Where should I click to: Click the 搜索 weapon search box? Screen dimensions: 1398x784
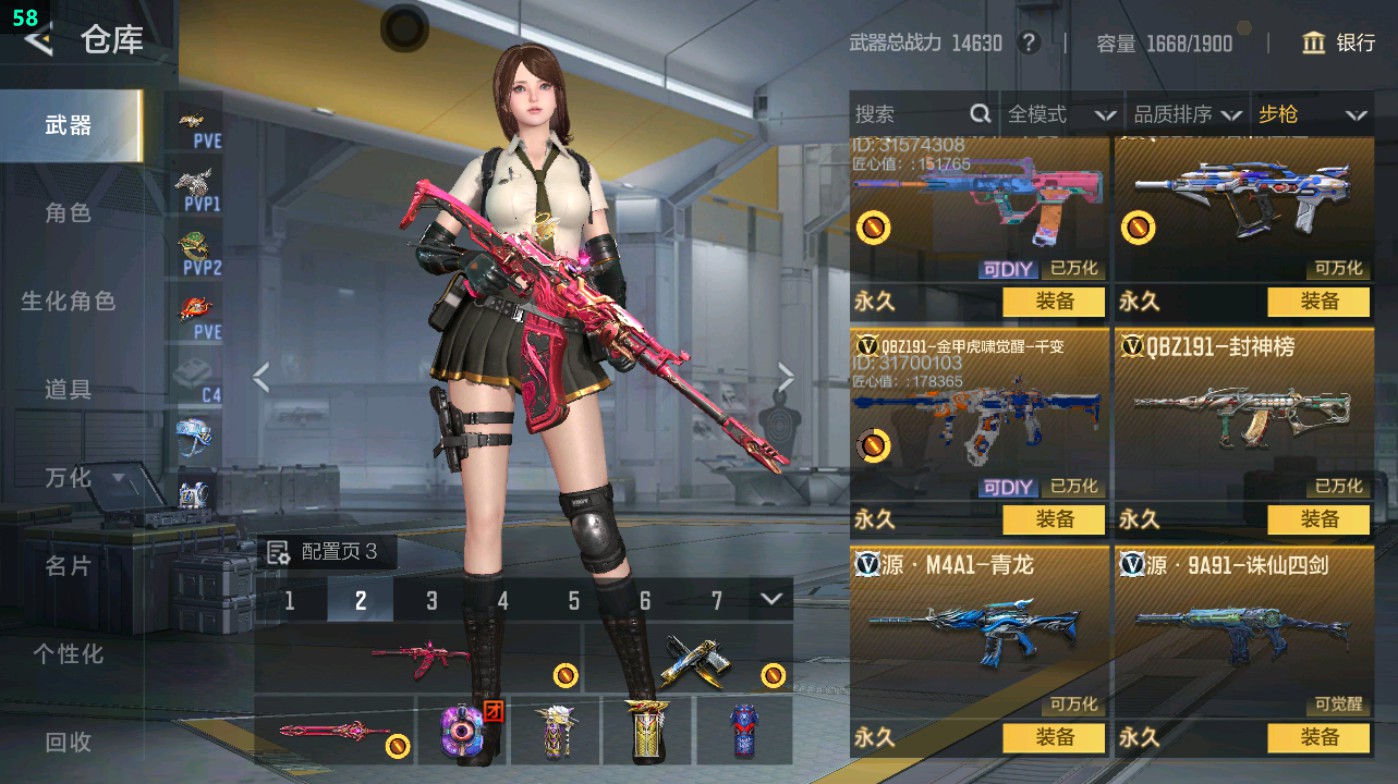[910, 115]
